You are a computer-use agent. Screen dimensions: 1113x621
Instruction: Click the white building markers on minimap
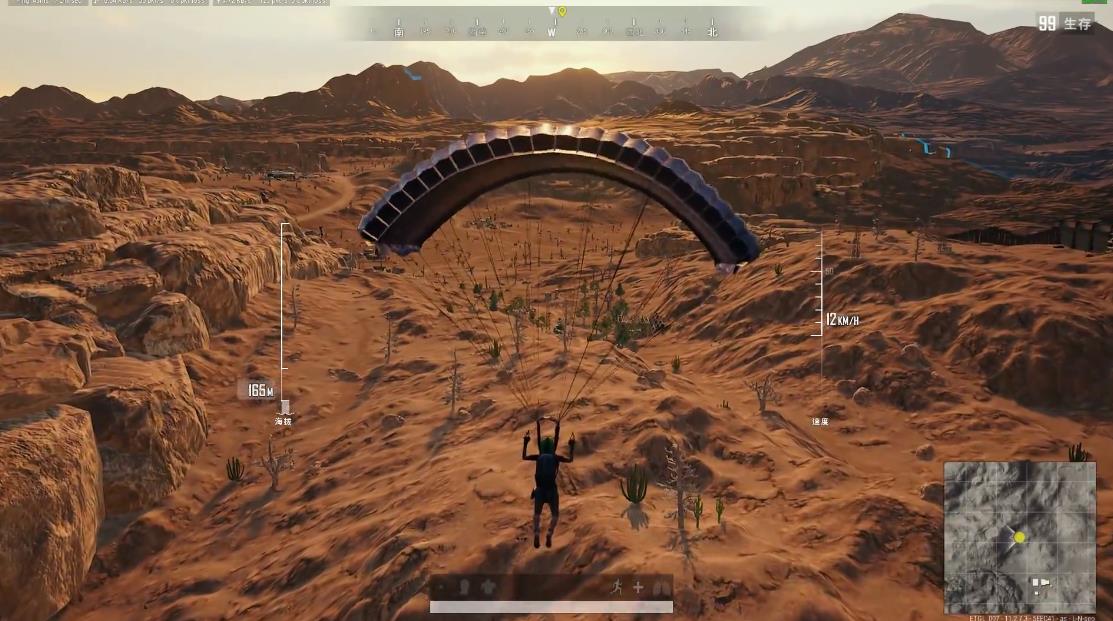(1040, 584)
